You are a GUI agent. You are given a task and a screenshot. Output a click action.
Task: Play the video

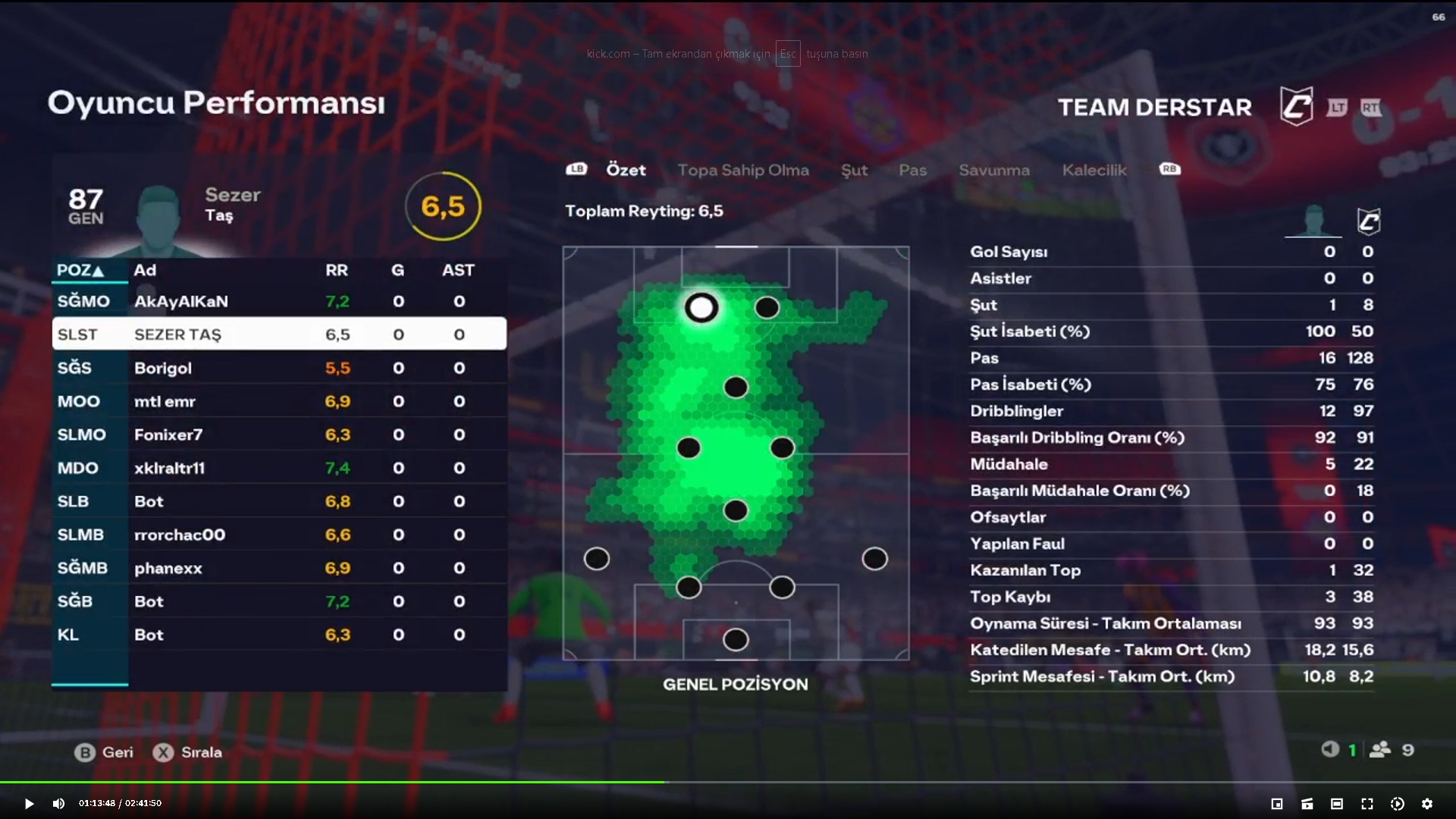click(x=29, y=804)
